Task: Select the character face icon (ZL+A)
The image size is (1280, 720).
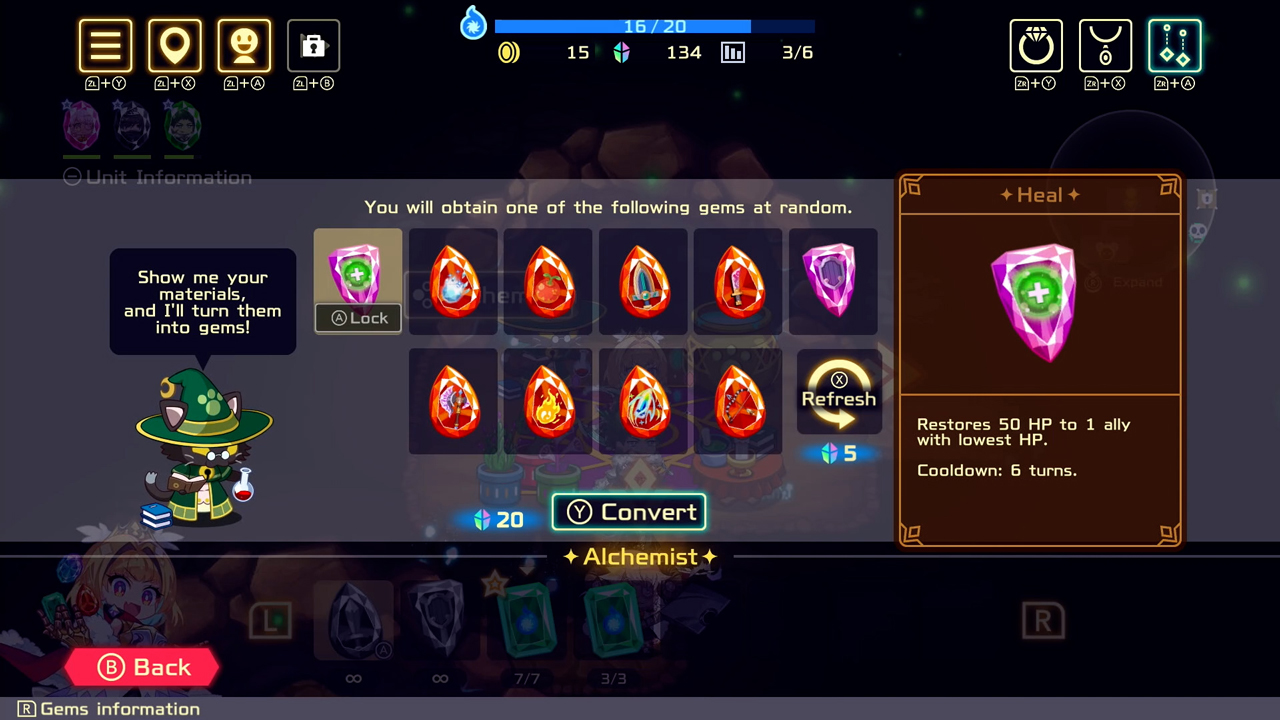Action: 244,45
